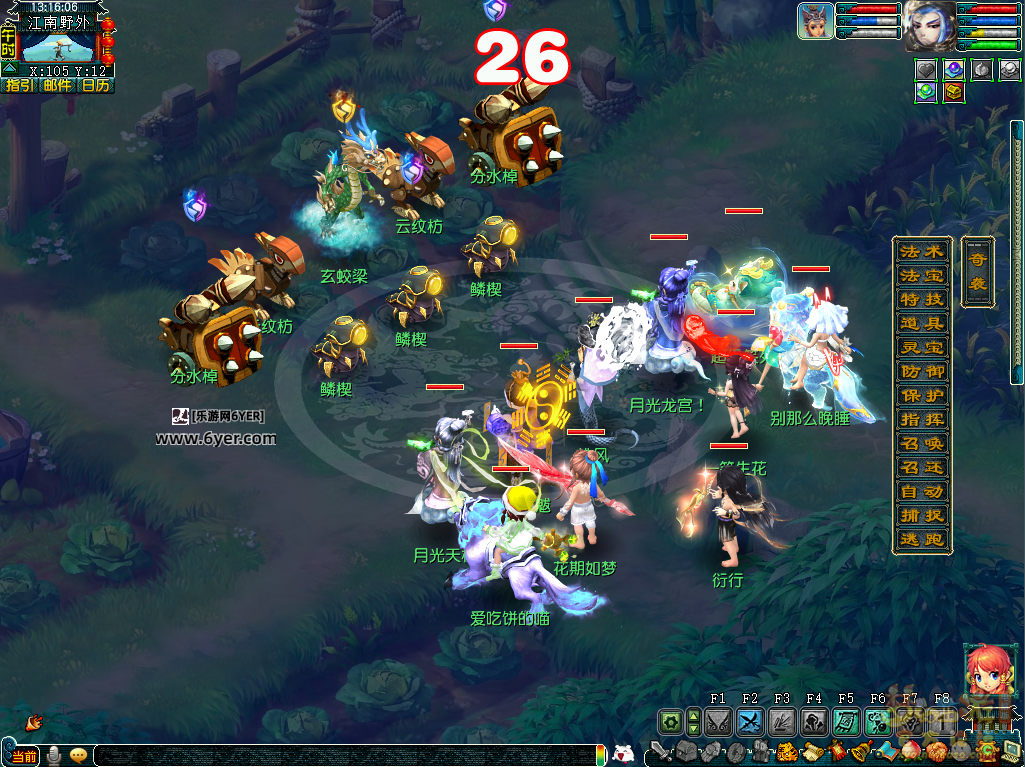Select the 捕捉 capture command
Screen dimensions: 1025x767
coord(921,515)
